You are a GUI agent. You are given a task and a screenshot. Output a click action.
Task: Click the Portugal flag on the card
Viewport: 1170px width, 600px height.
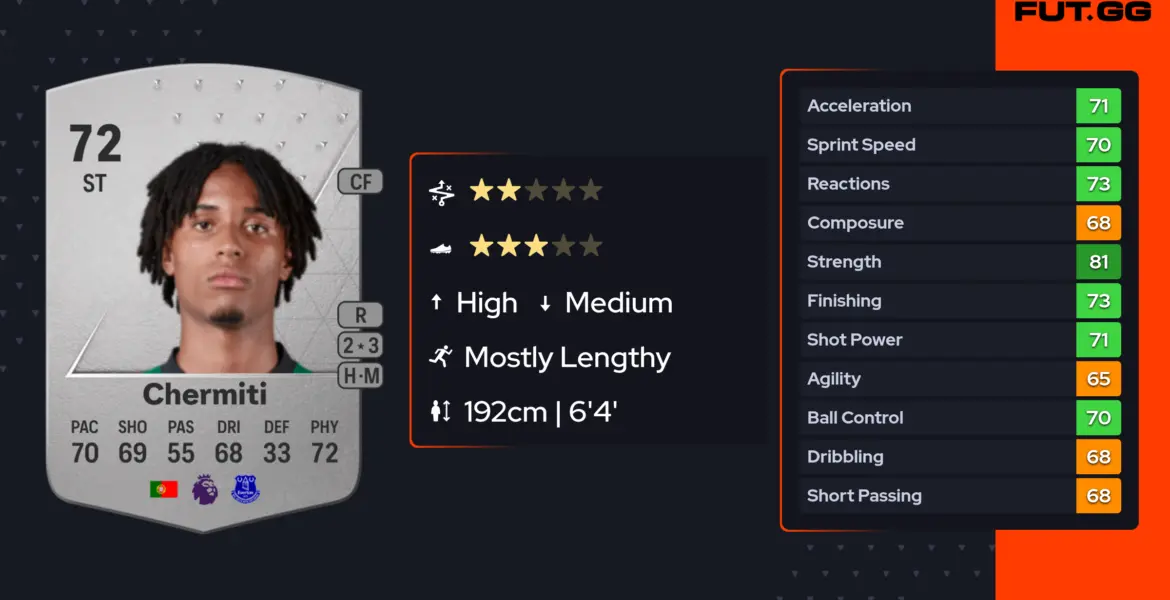(163, 489)
